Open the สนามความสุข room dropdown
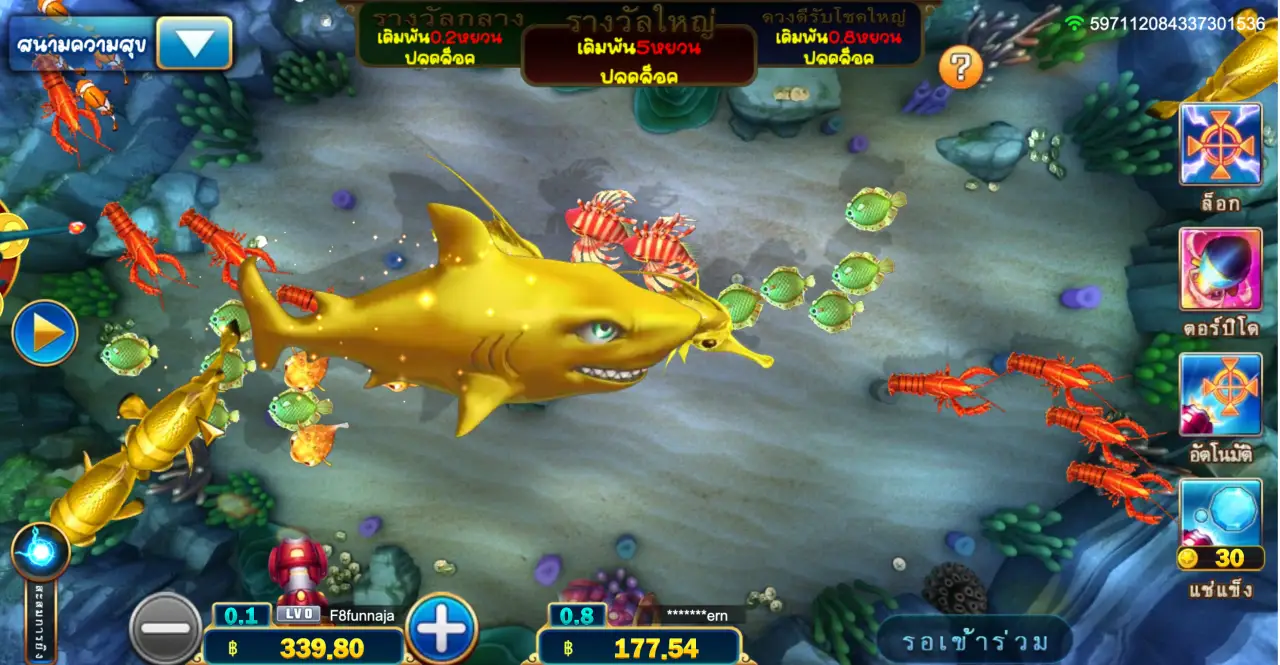This screenshot has height=665, width=1280. [194, 43]
